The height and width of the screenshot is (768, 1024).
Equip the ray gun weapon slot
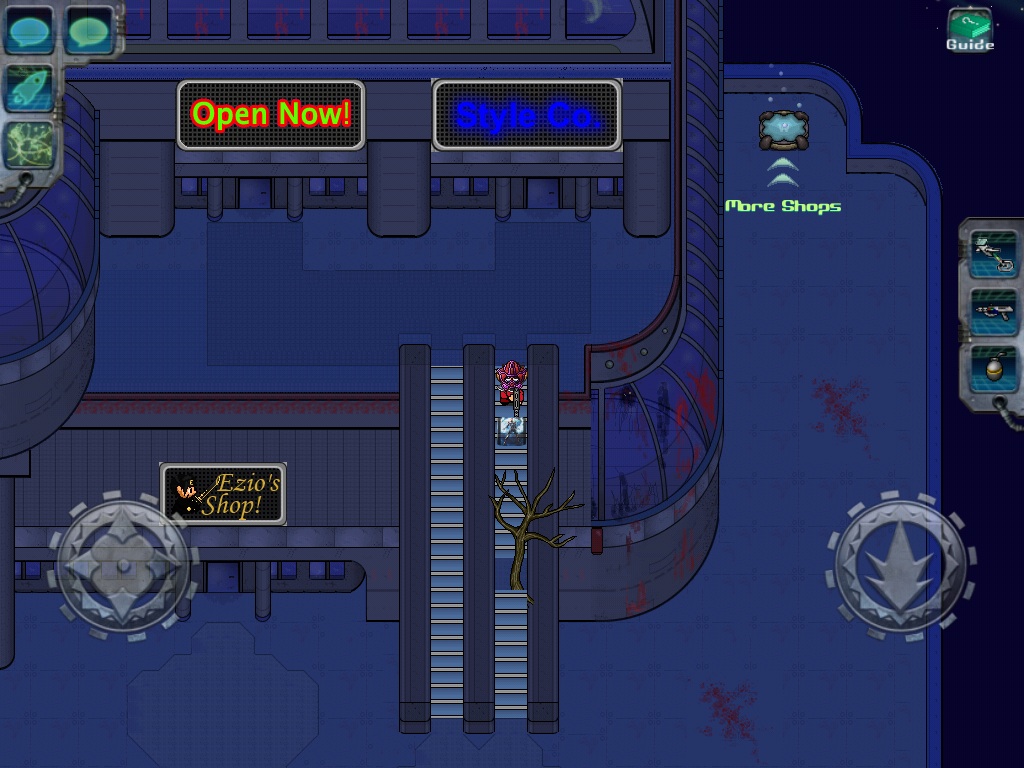point(993,312)
